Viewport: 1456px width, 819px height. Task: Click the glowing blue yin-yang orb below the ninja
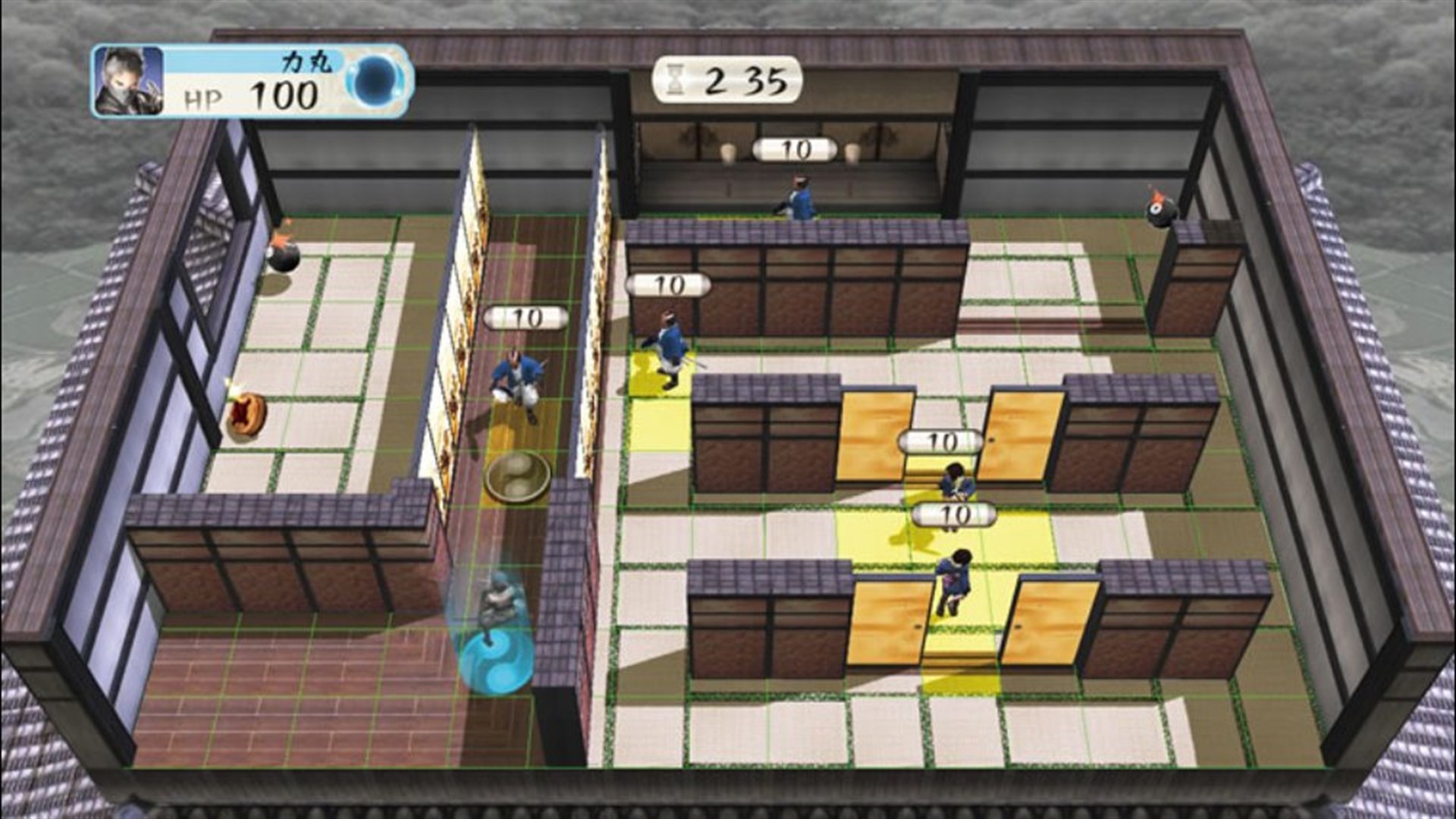point(497,660)
